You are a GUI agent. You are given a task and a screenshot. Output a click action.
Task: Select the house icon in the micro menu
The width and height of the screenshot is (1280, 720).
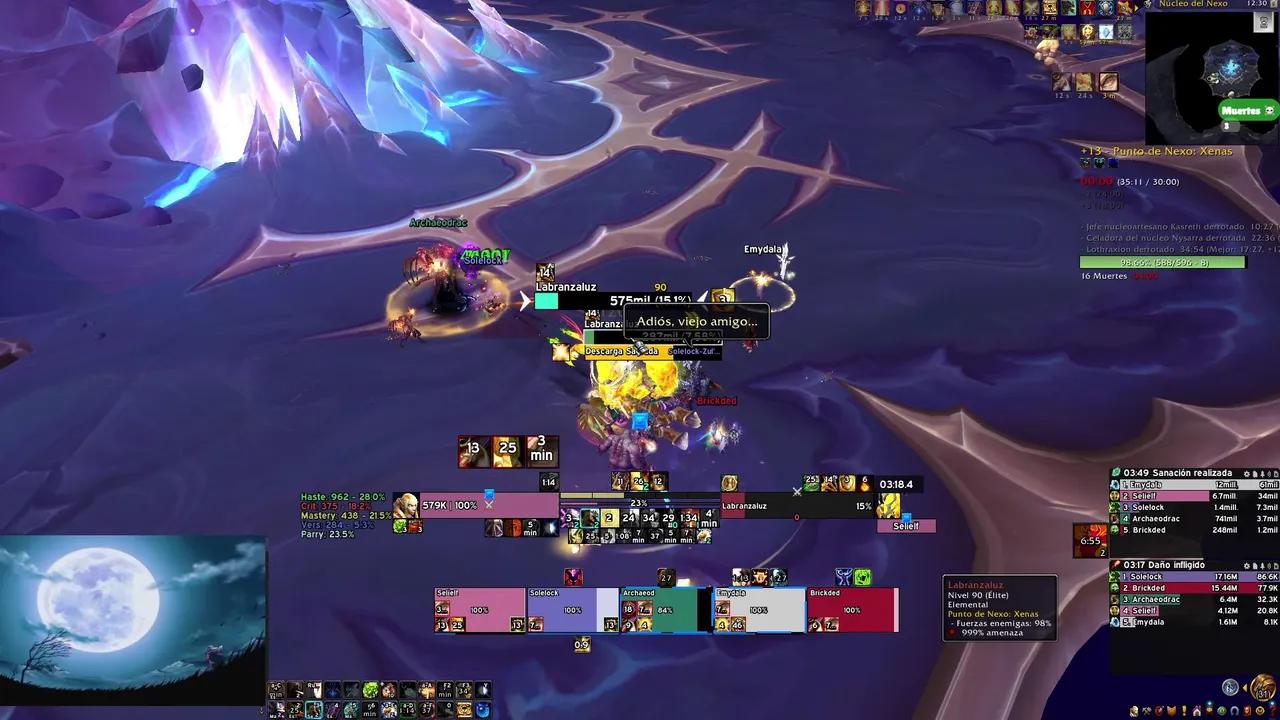[x=1197, y=710]
